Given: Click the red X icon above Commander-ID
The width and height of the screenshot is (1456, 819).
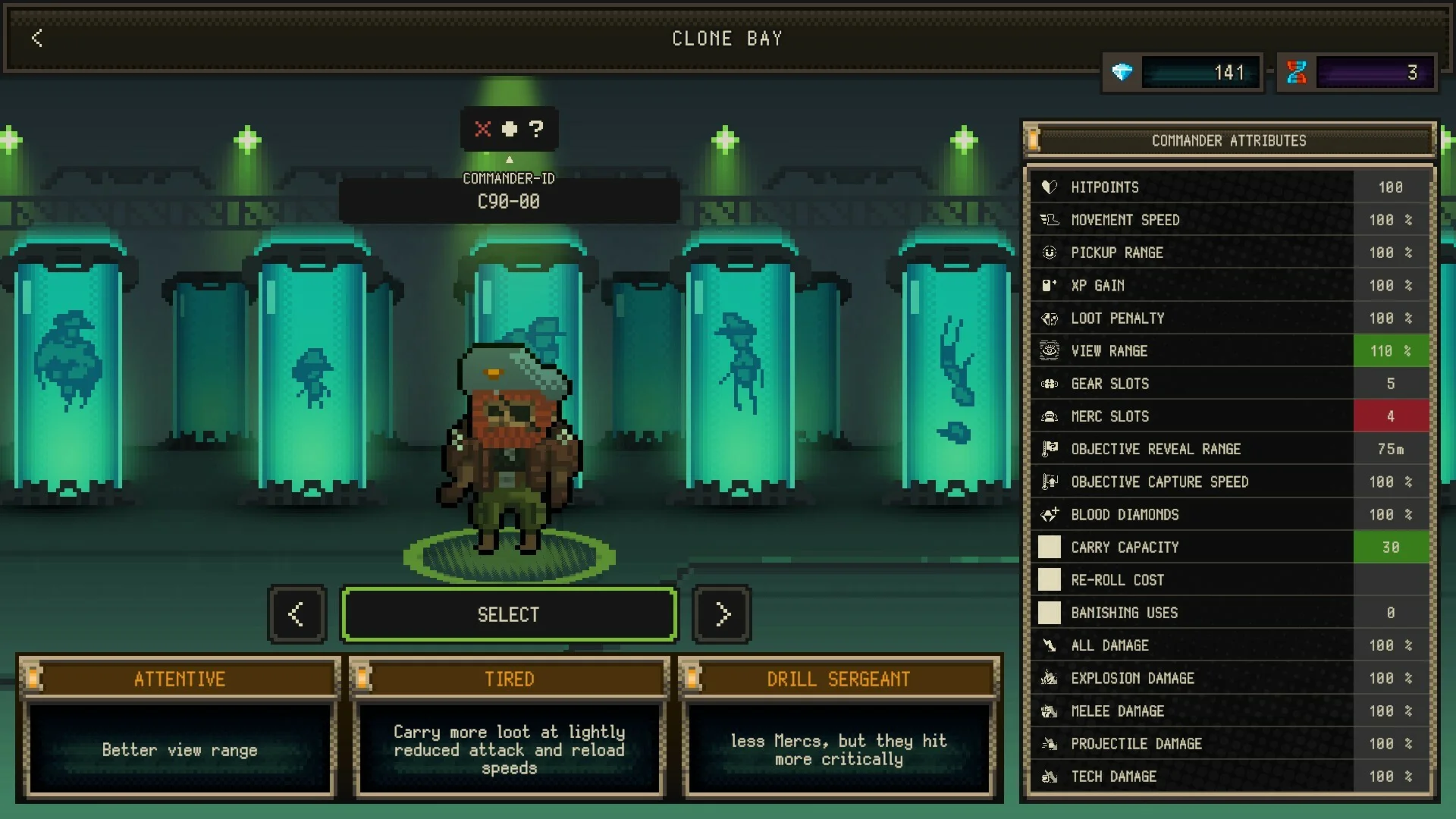Looking at the screenshot, I should 483,129.
